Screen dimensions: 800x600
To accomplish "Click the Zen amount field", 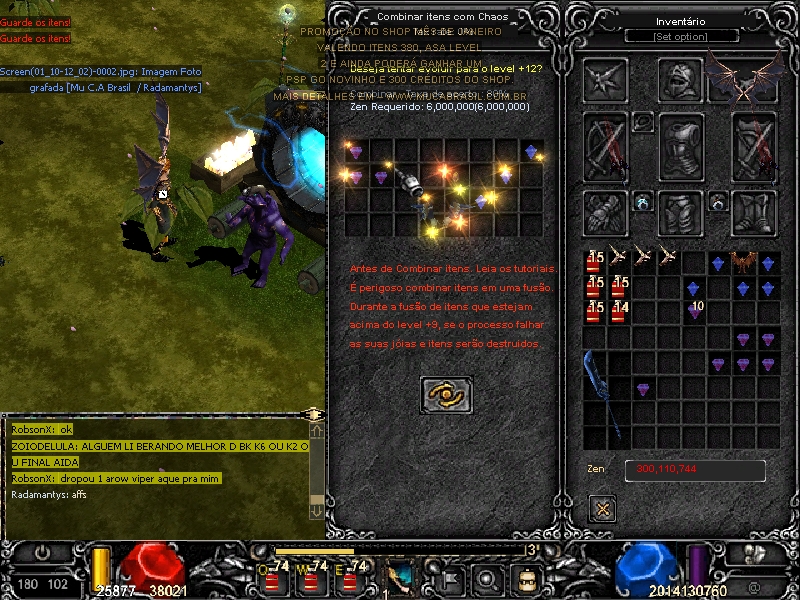I will [x=695, y=470].
